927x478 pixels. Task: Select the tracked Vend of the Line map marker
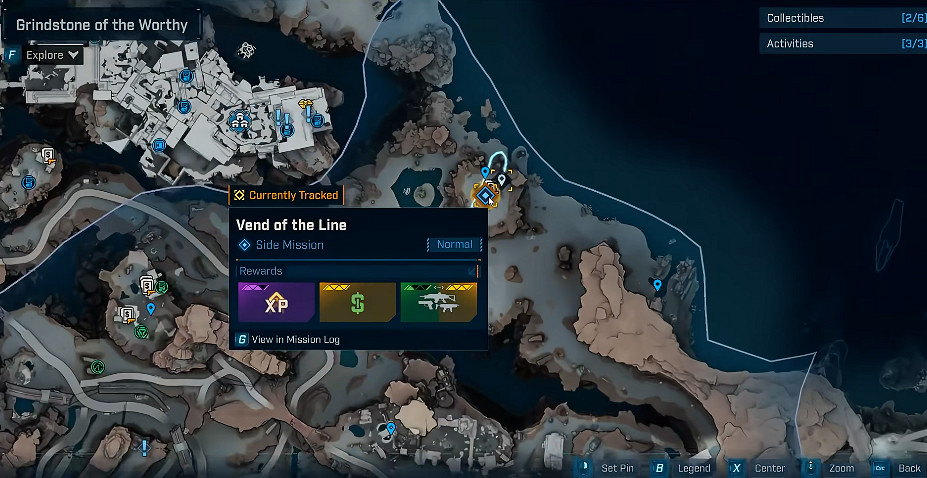(487, 195)
